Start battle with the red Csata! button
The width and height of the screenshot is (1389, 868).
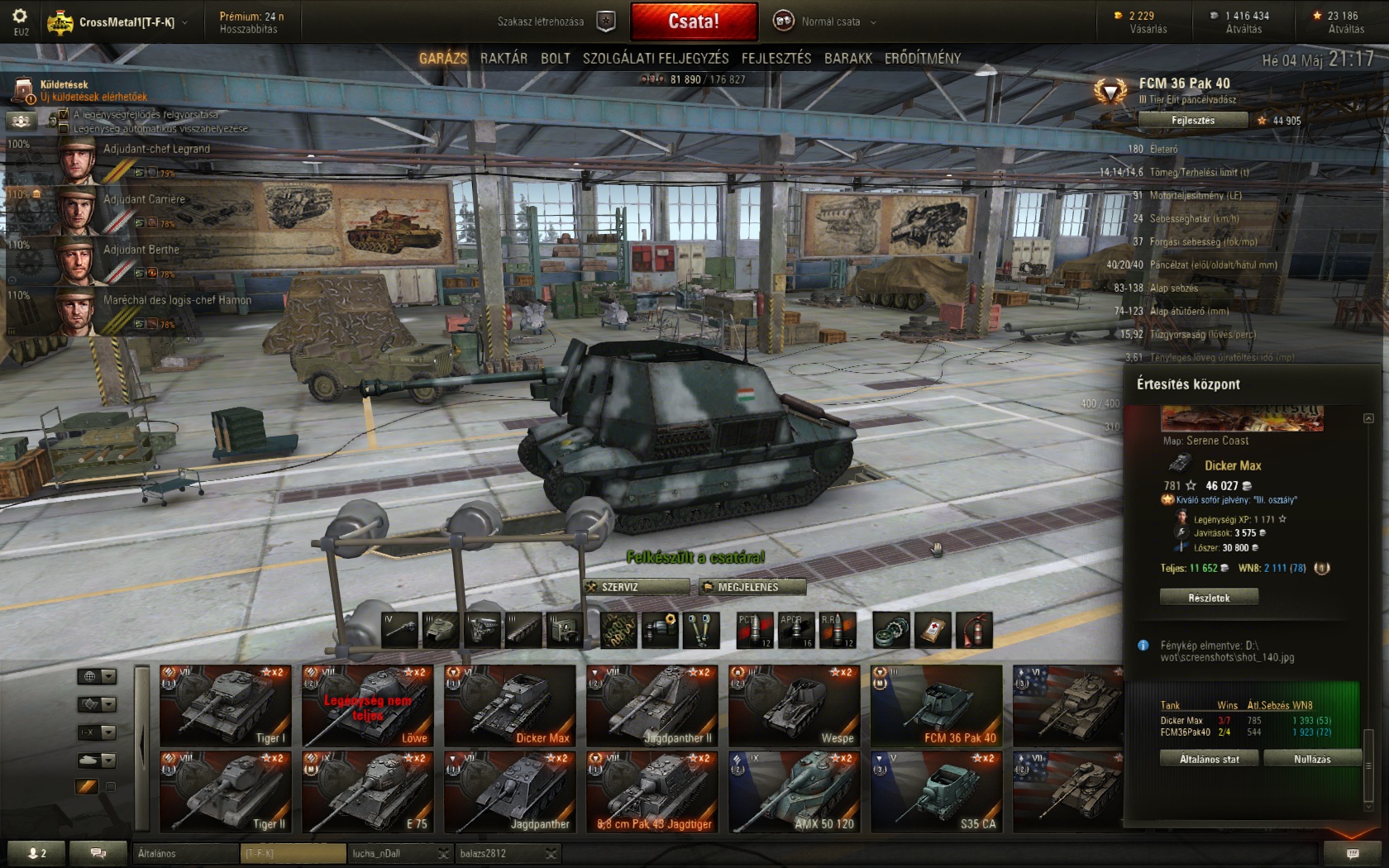click(x=694, y=21)
